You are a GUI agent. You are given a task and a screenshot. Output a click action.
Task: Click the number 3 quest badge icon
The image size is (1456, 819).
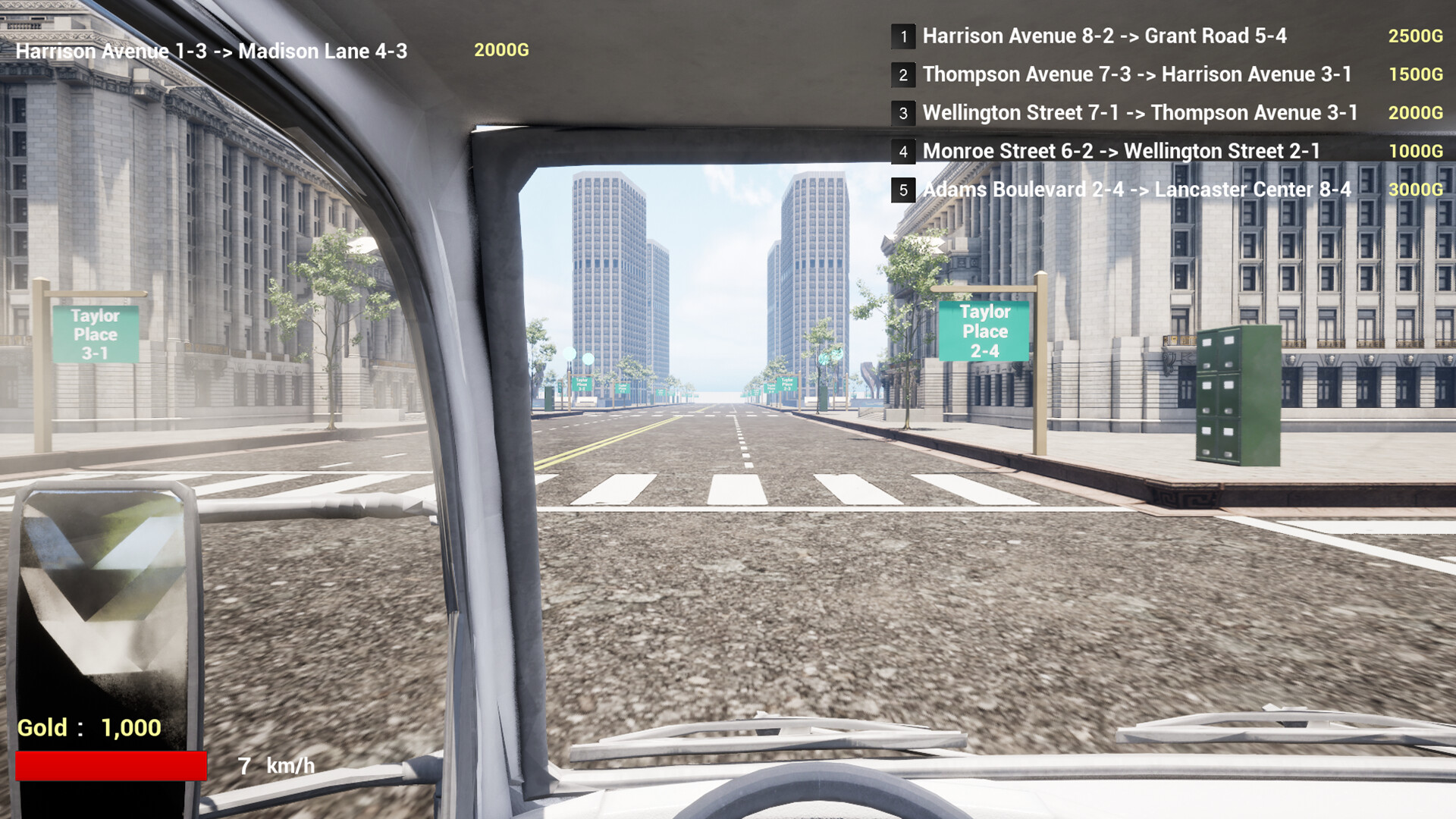(x=904, y=113)
